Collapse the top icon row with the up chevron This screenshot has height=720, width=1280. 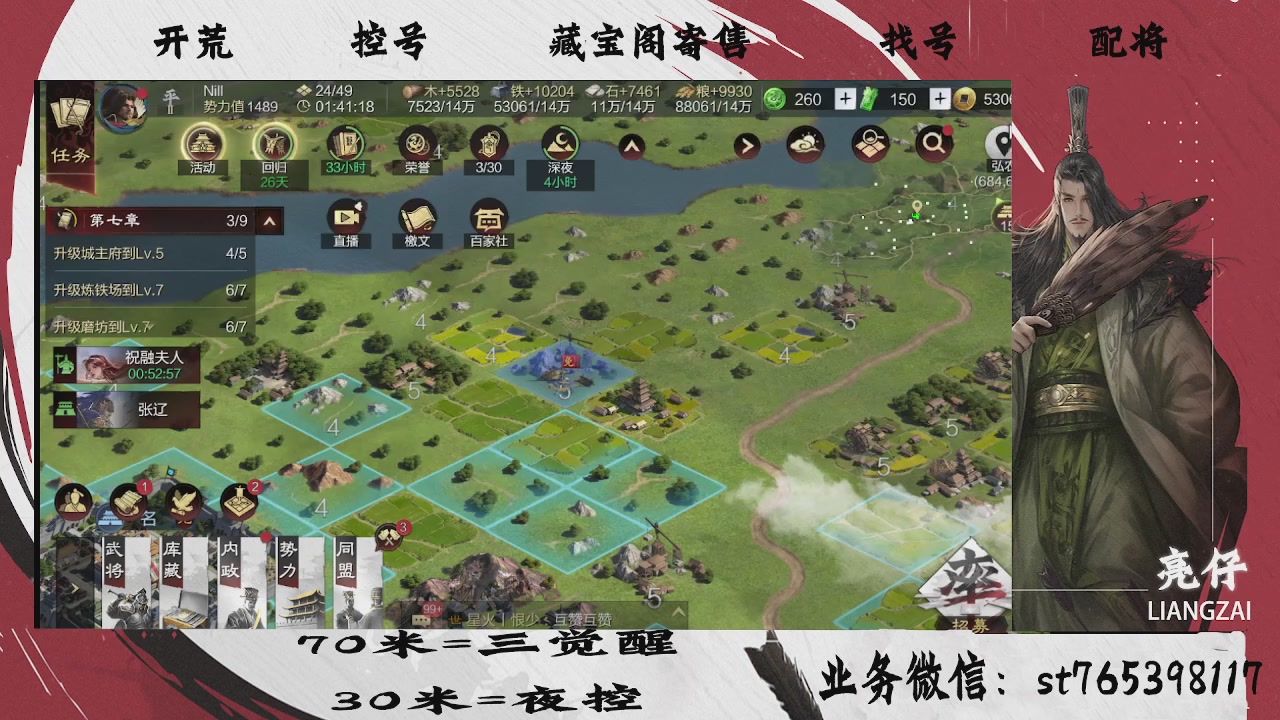630,144
